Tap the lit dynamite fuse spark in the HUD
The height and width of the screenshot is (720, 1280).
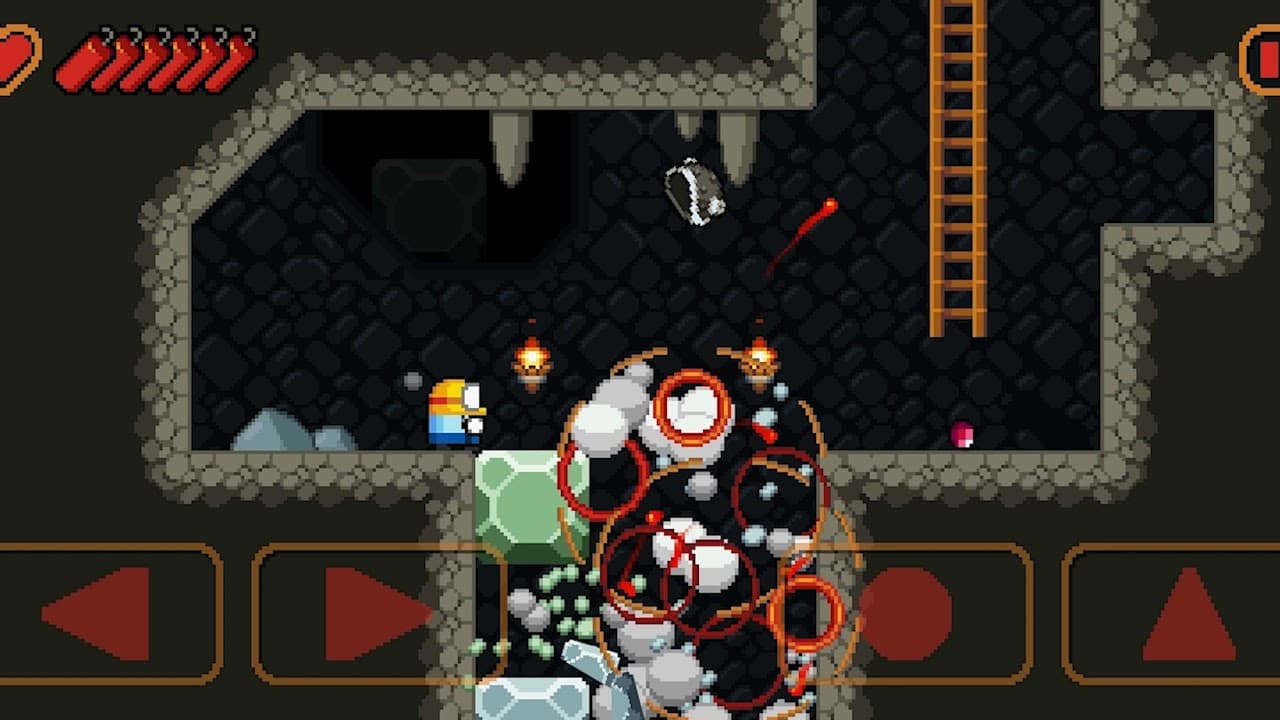(x=92, y=46)
